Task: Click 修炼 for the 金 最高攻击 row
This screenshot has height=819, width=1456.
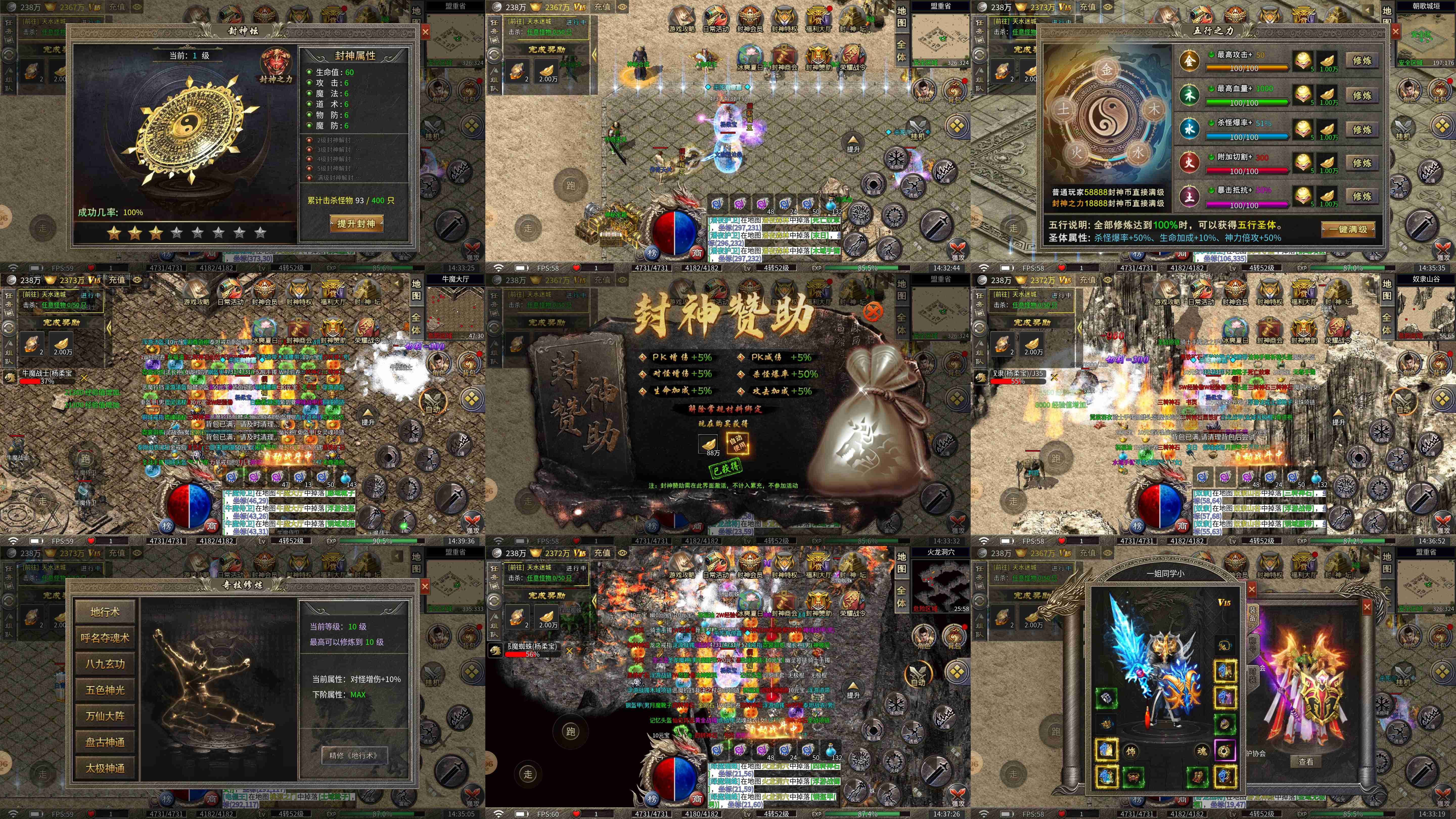Action: [x=1362, y=61]
